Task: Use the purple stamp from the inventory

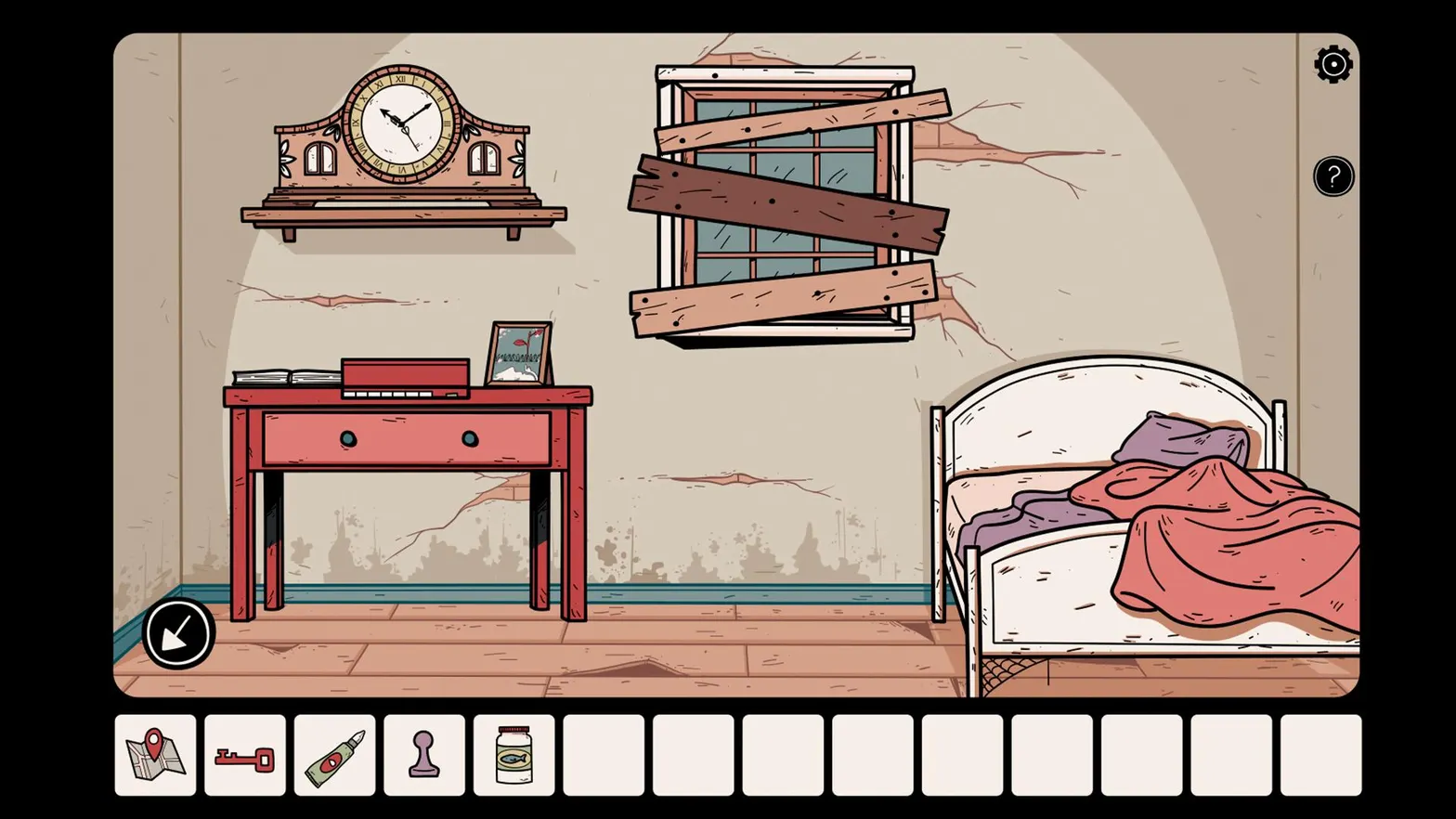Action: point(424,755)
